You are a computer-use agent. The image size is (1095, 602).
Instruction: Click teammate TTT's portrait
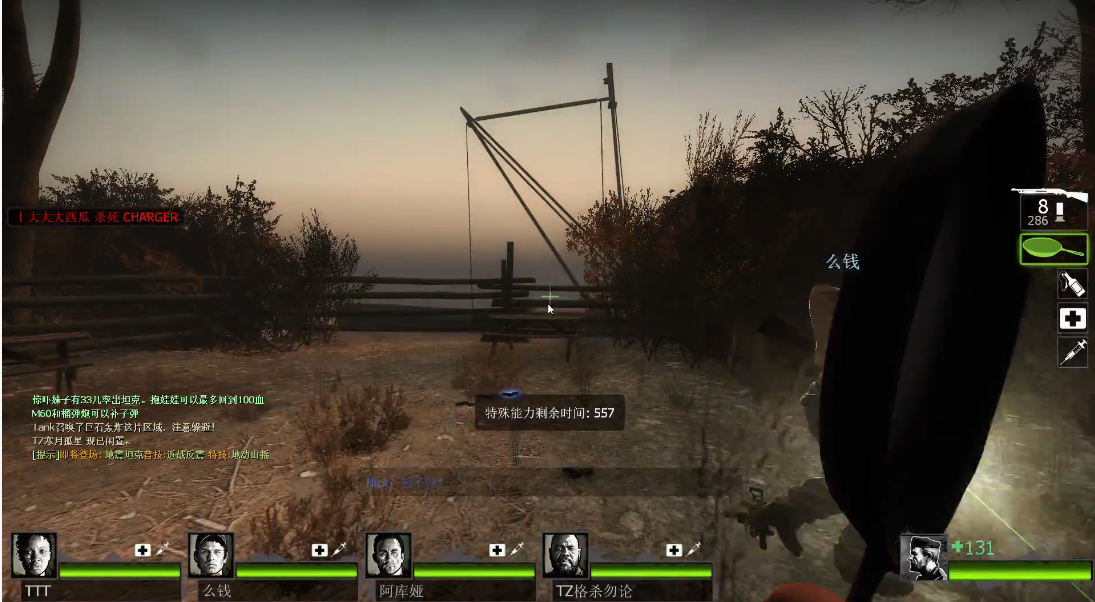click(34, 555)
